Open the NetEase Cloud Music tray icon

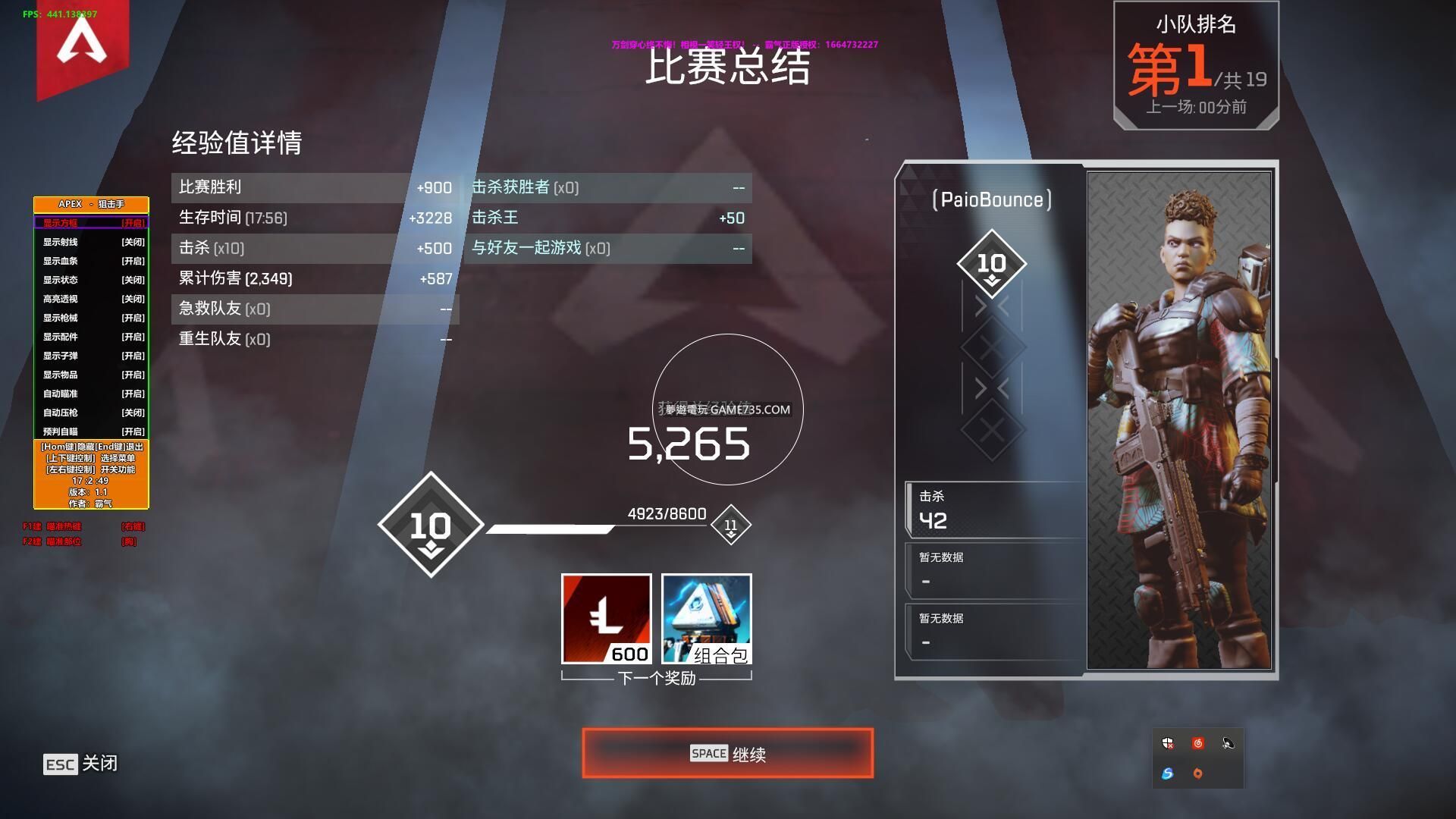click(x=1197, y=743)
